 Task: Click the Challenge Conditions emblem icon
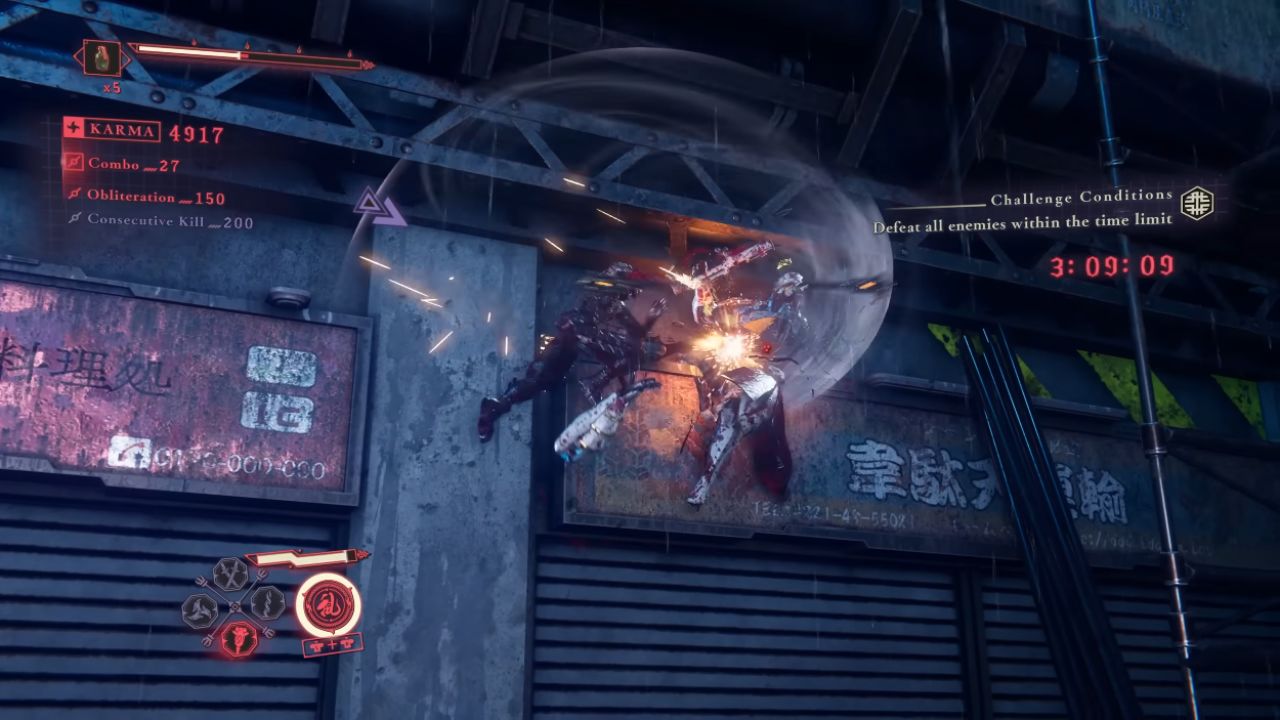pyautogui.click(x=1196, y=203)
